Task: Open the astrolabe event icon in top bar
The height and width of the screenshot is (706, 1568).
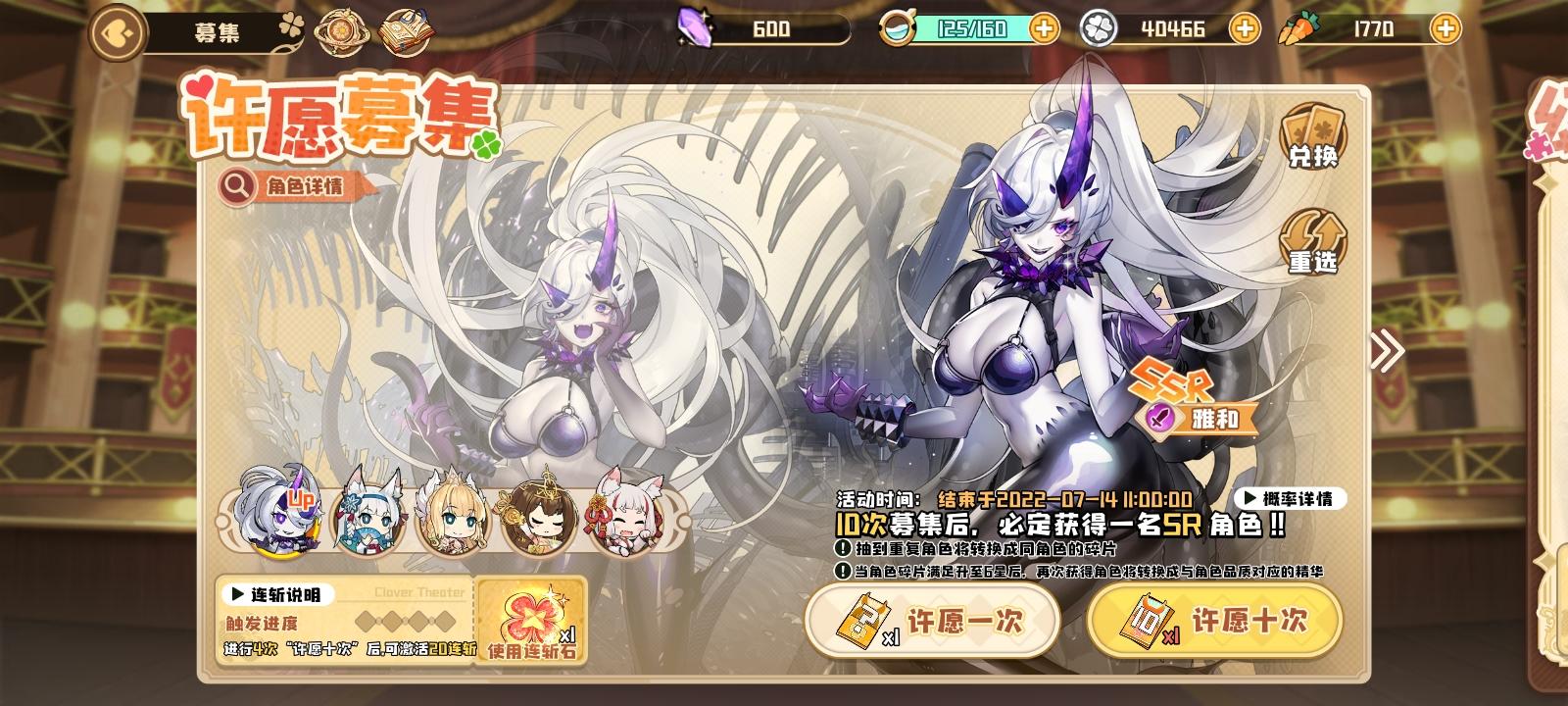Action: pyautogui.click(x=340, y=30)
